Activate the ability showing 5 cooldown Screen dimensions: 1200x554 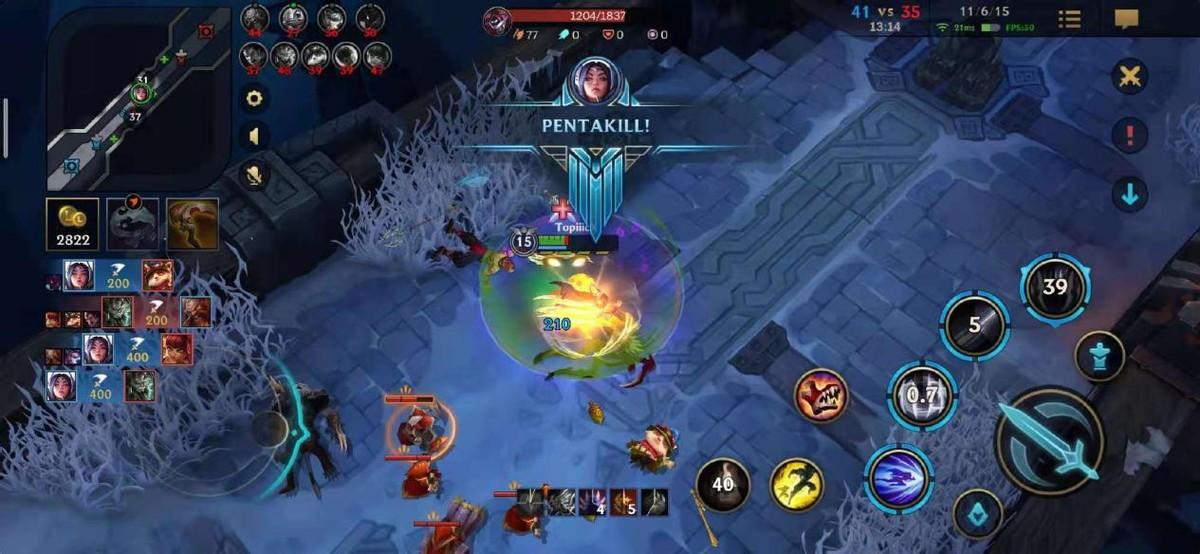pos(974,325)
